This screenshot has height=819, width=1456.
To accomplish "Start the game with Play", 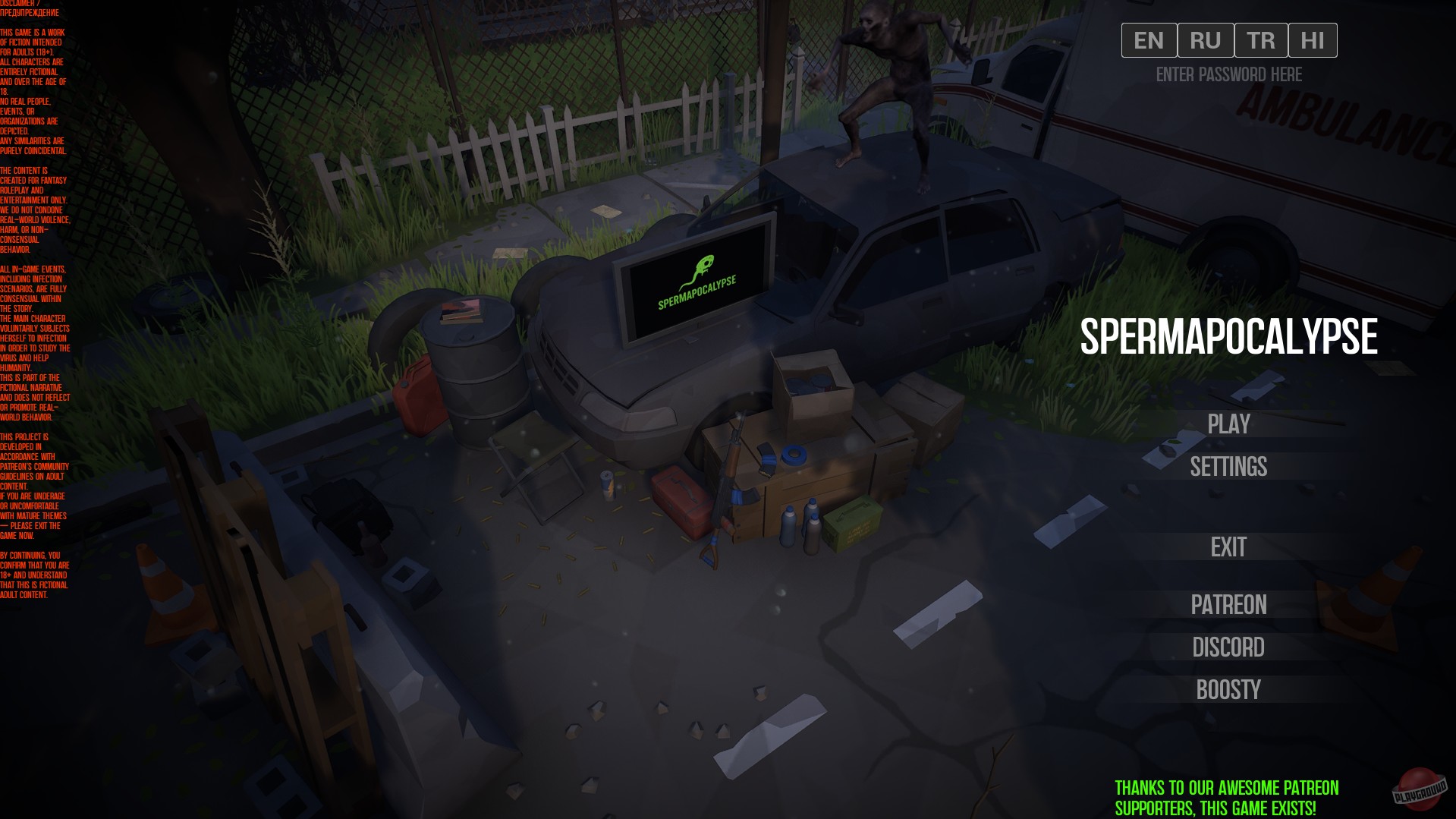I will 1228,424.
